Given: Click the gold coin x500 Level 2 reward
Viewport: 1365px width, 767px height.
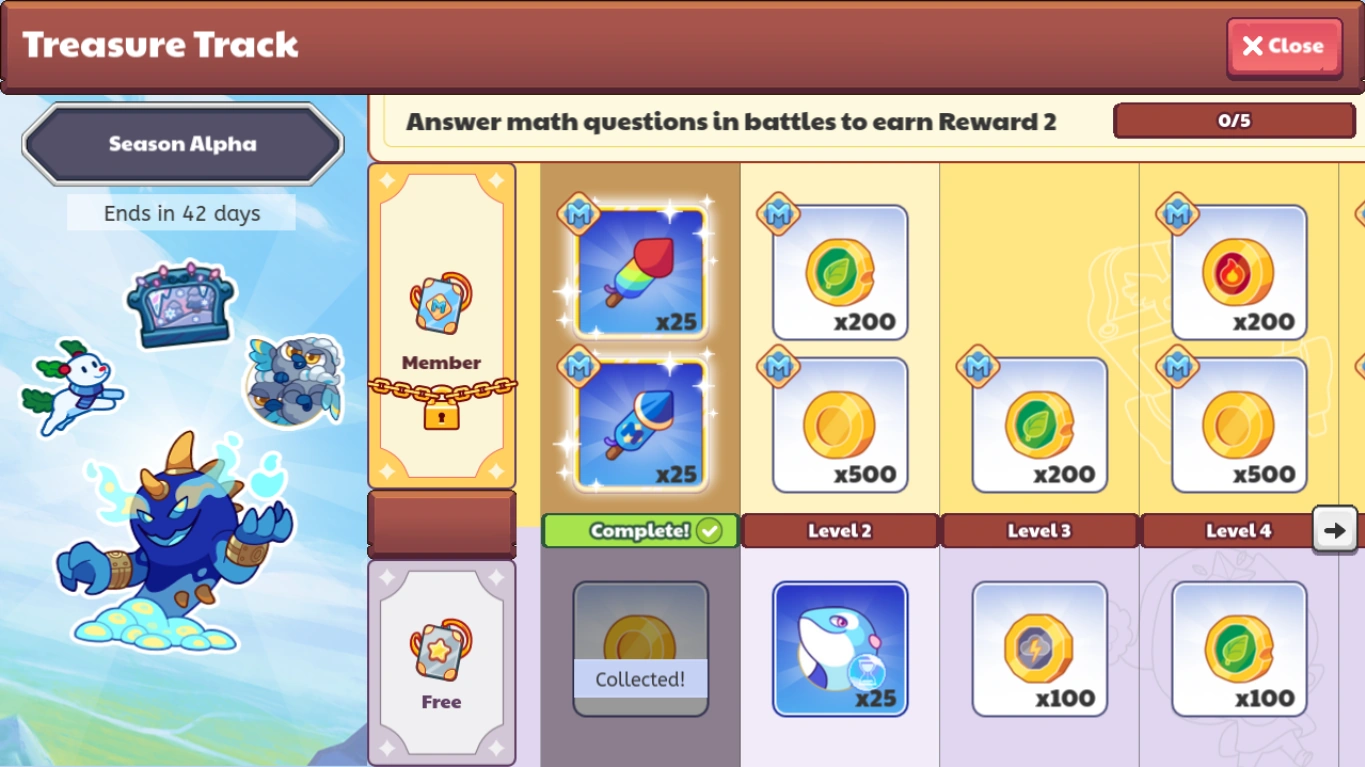Looking at the screenshot, I should pyautogui.click(x=839, y=425).
